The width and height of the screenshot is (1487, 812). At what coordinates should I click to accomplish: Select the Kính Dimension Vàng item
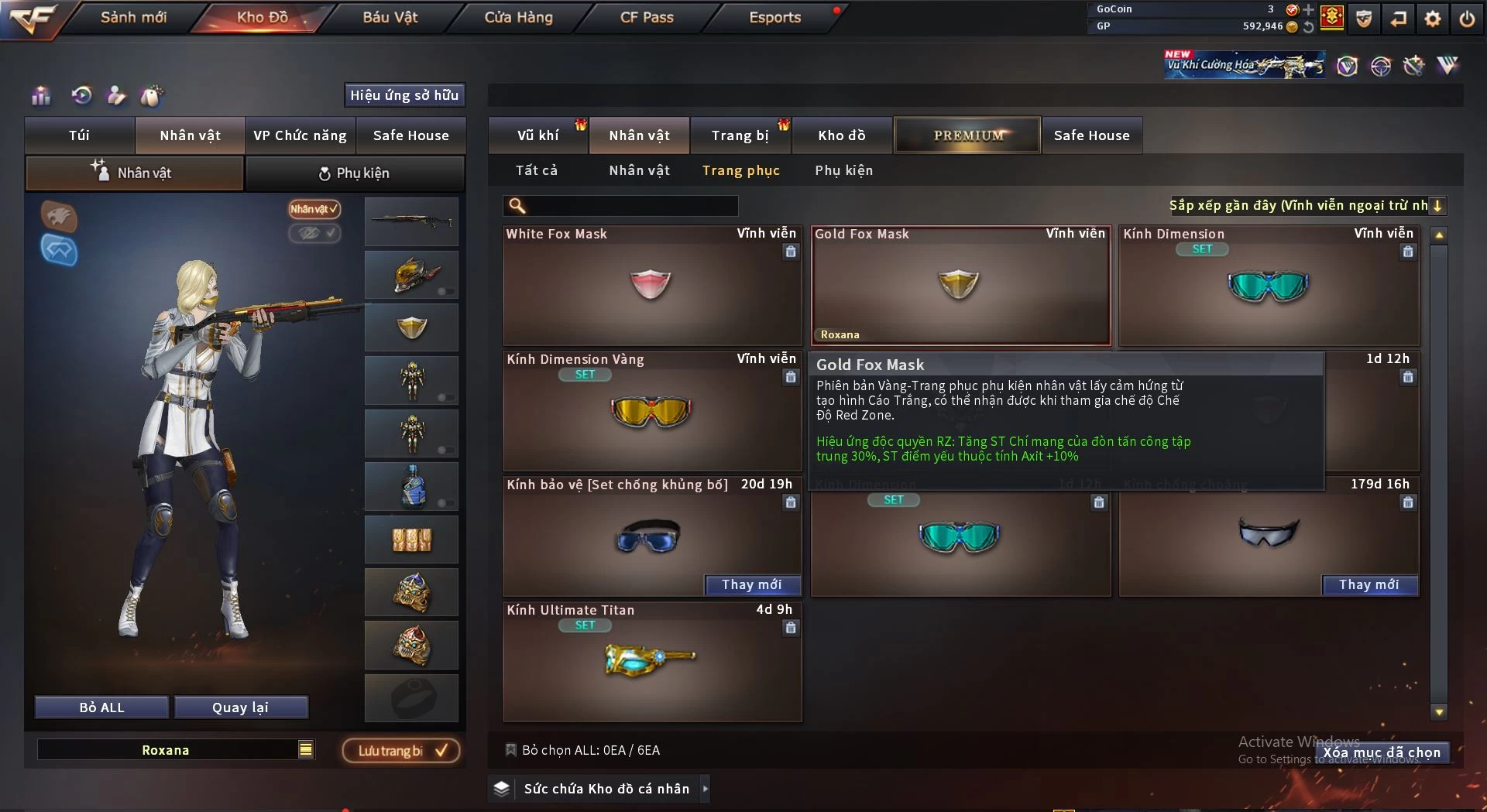tap(651, 411)
